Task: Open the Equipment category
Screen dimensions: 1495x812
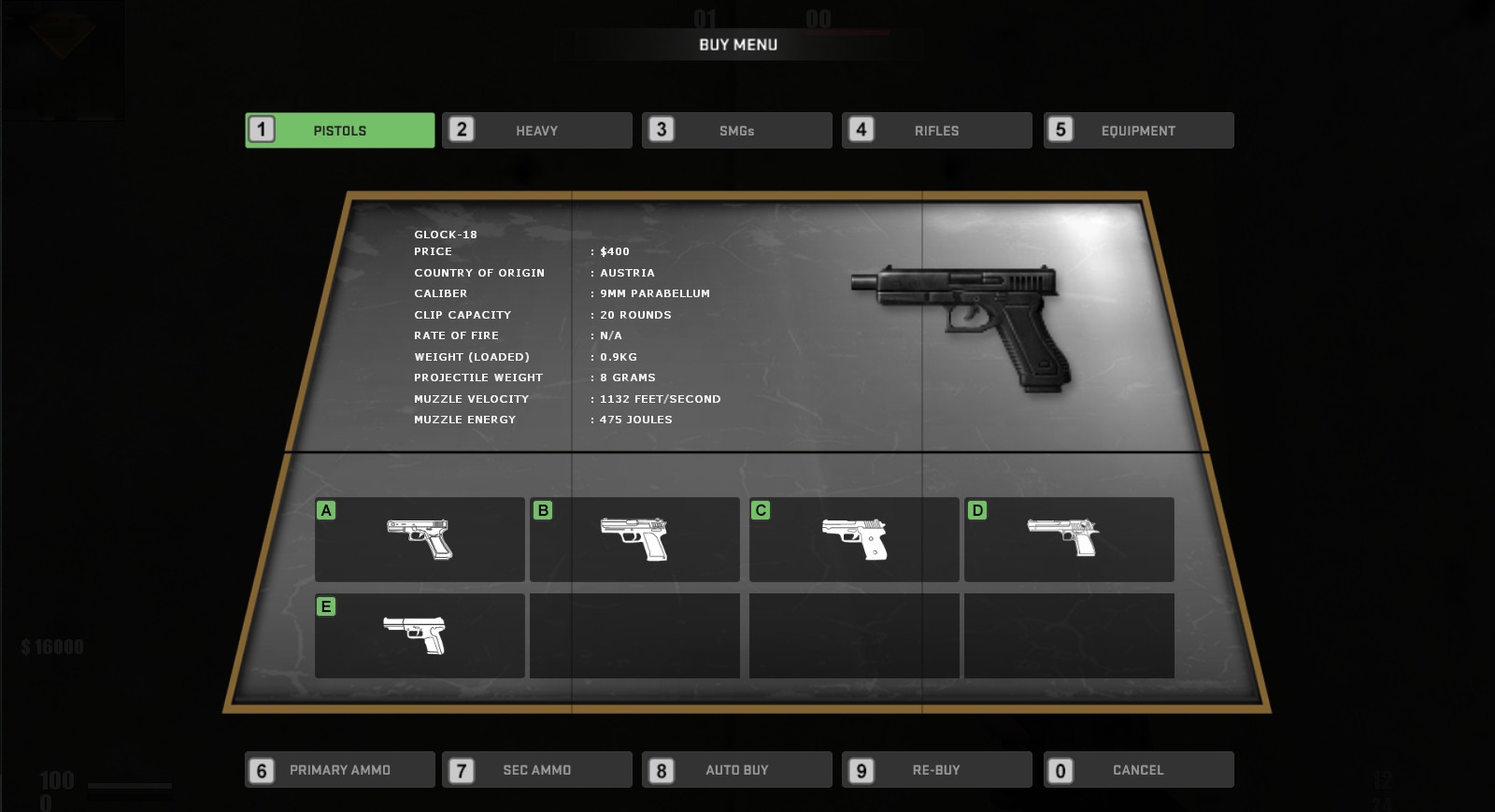Action: coord(1138,131)
